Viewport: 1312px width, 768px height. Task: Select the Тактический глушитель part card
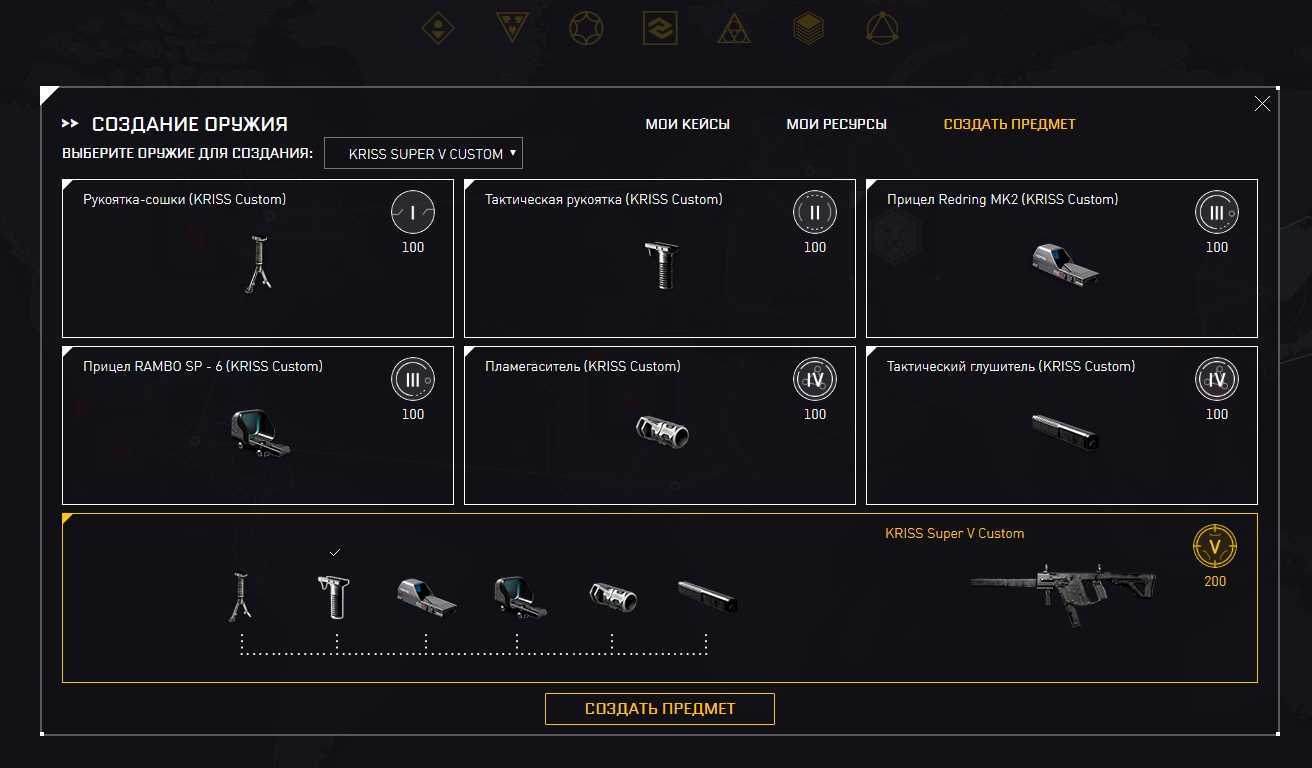click(1061, 426)
